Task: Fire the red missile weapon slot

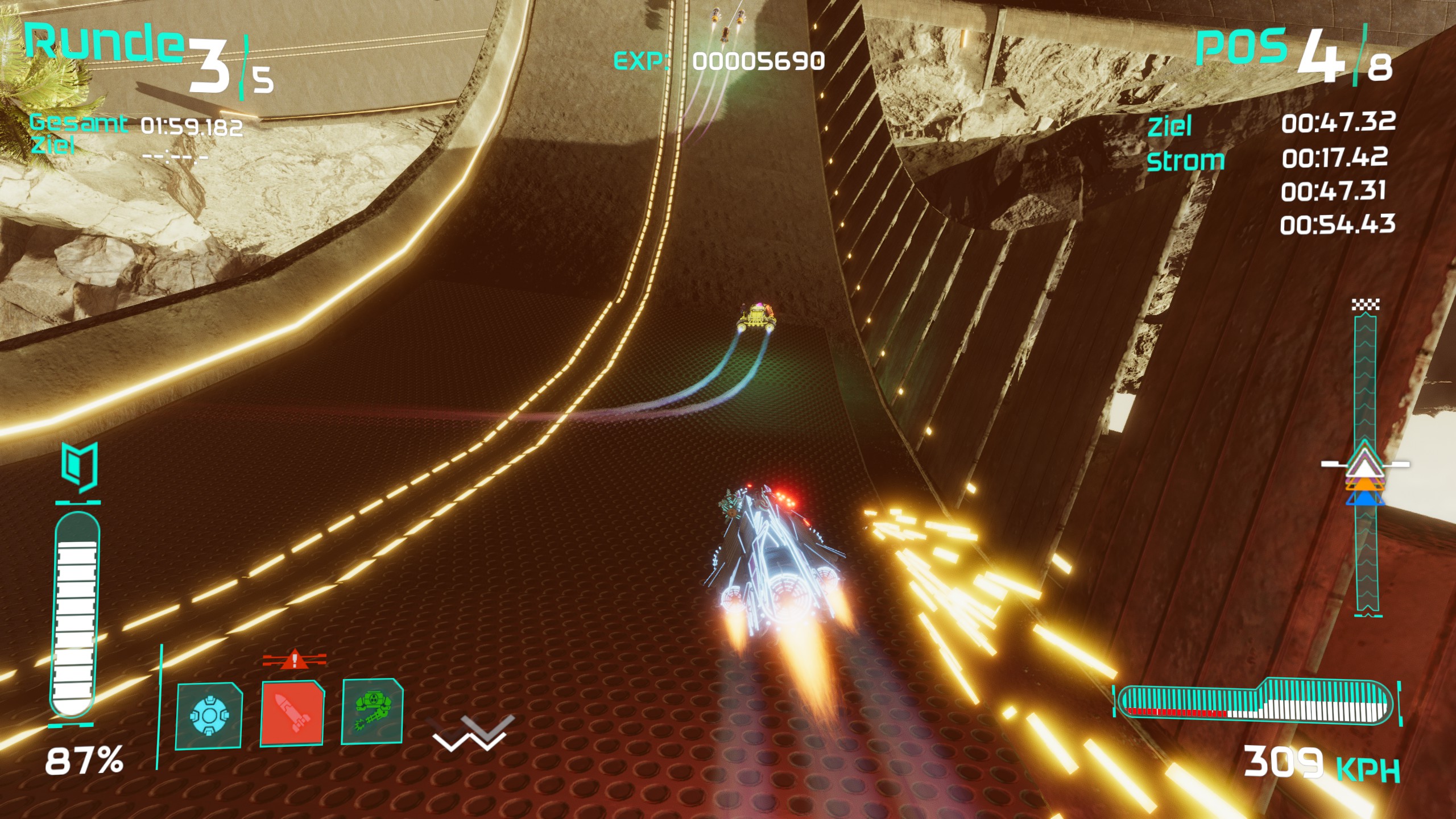Action: point(292,713)
